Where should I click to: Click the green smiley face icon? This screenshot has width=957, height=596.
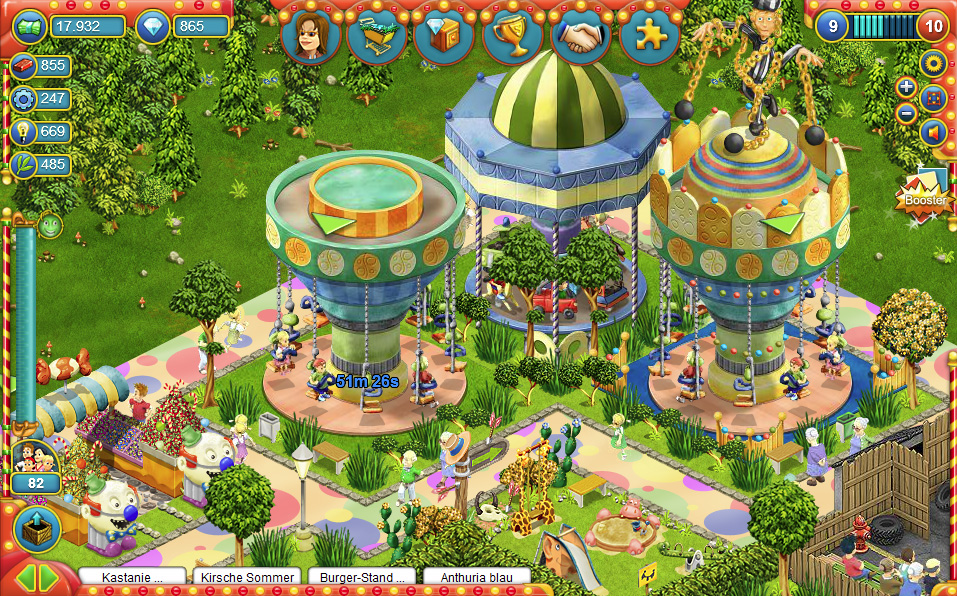(x=50, y=225)
